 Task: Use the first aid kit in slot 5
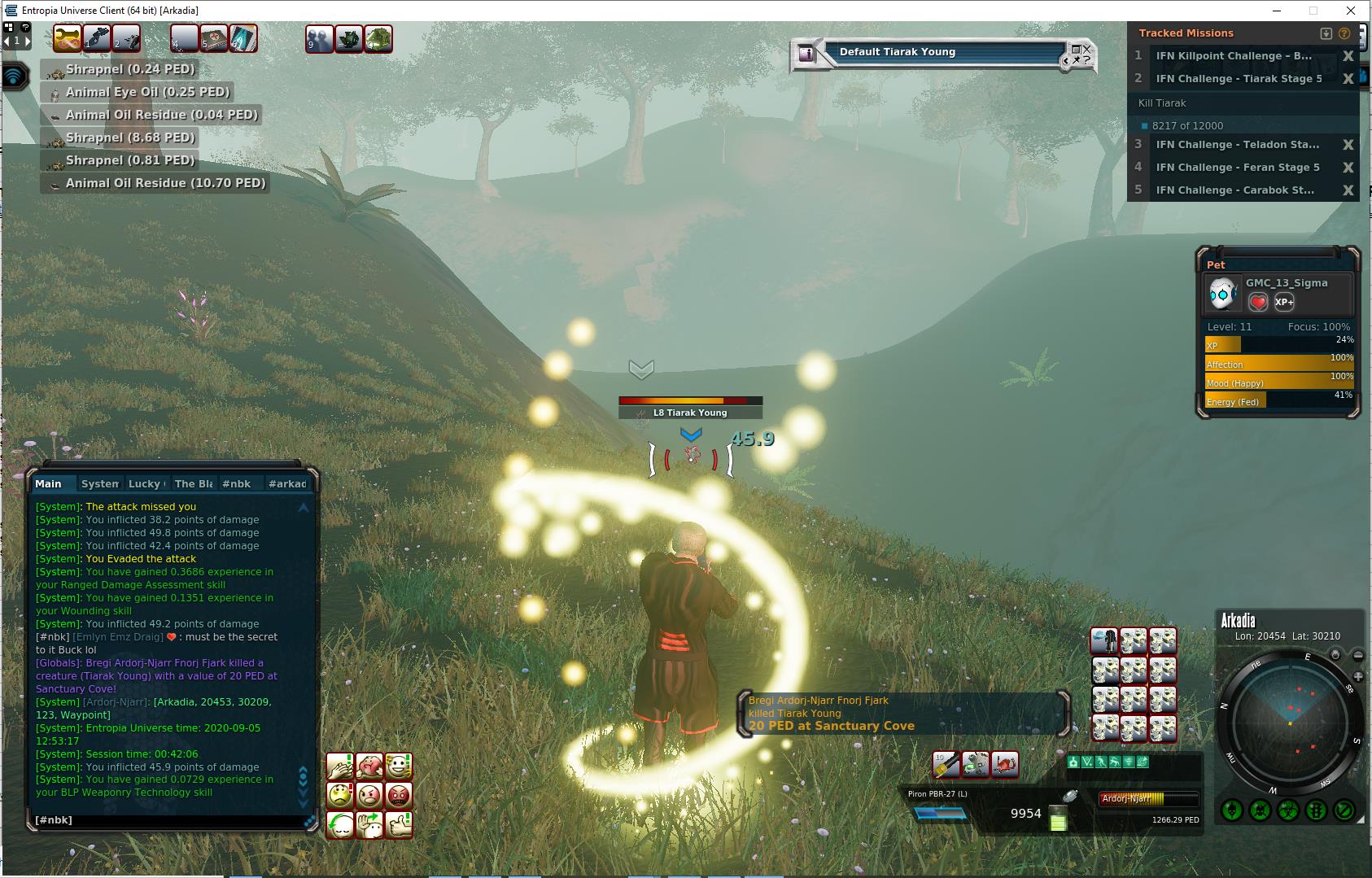tap(214, 38)
